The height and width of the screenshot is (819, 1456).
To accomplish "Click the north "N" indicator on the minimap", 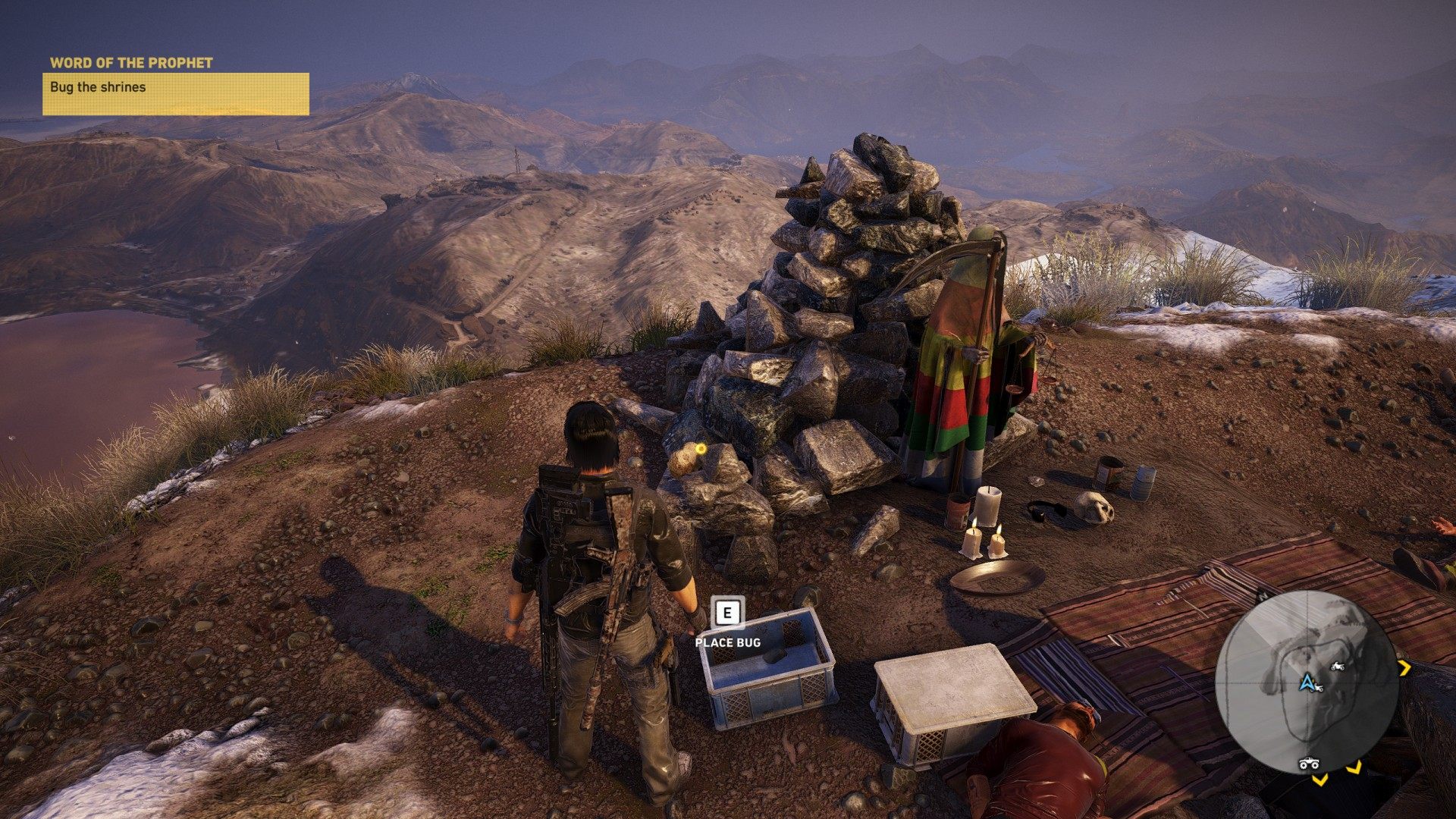I will click(x=1264, y=595).
